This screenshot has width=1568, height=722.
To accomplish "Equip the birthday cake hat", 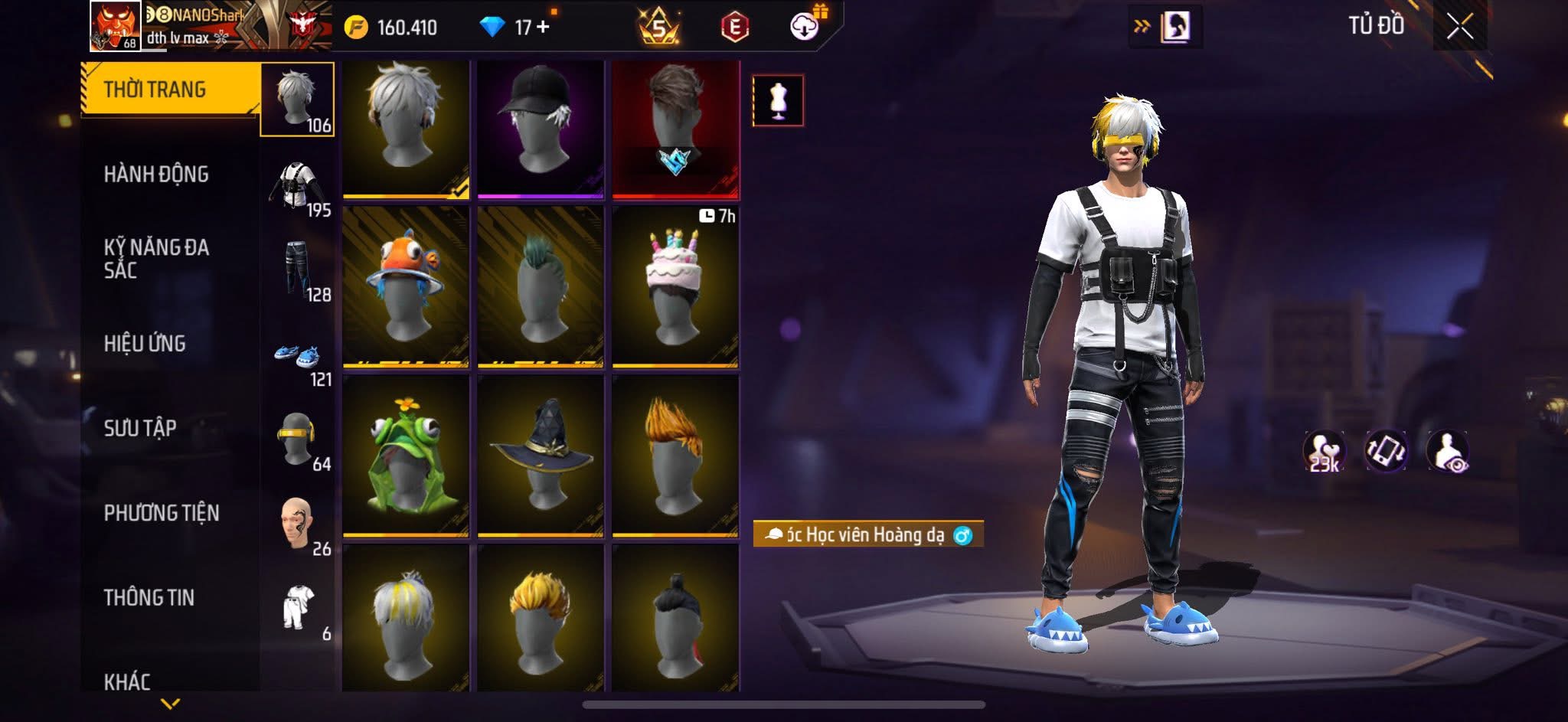I will pyautogui.click(x=675, y=286).
